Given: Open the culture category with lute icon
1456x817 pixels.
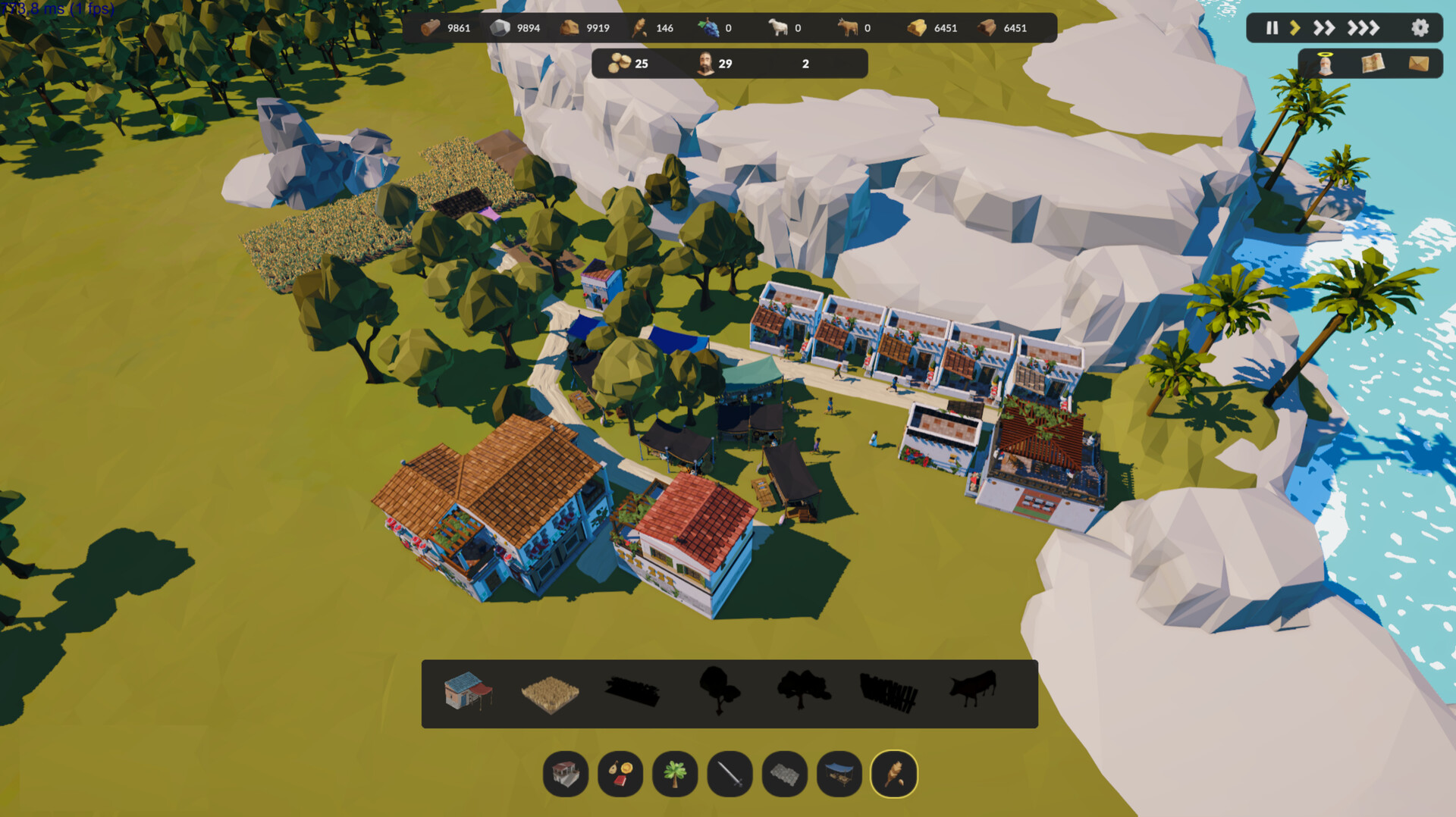Looking at the screenshot, I should [x=620, y=775].
